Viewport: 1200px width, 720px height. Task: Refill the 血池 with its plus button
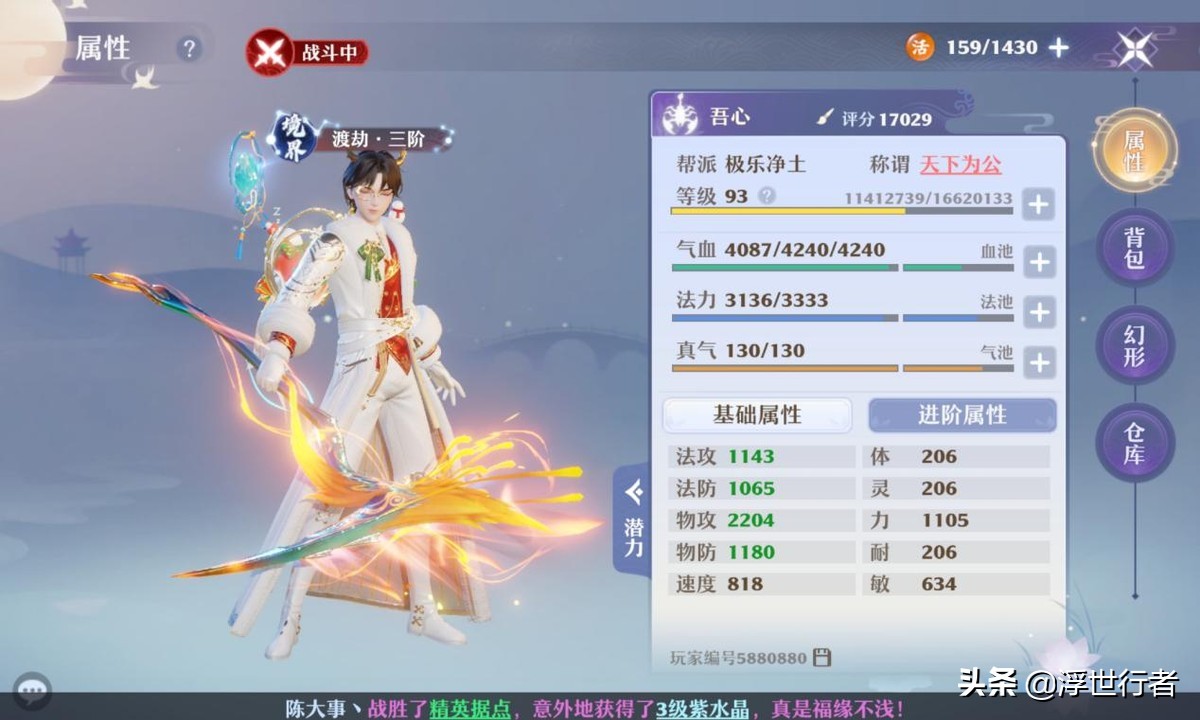1039,262
